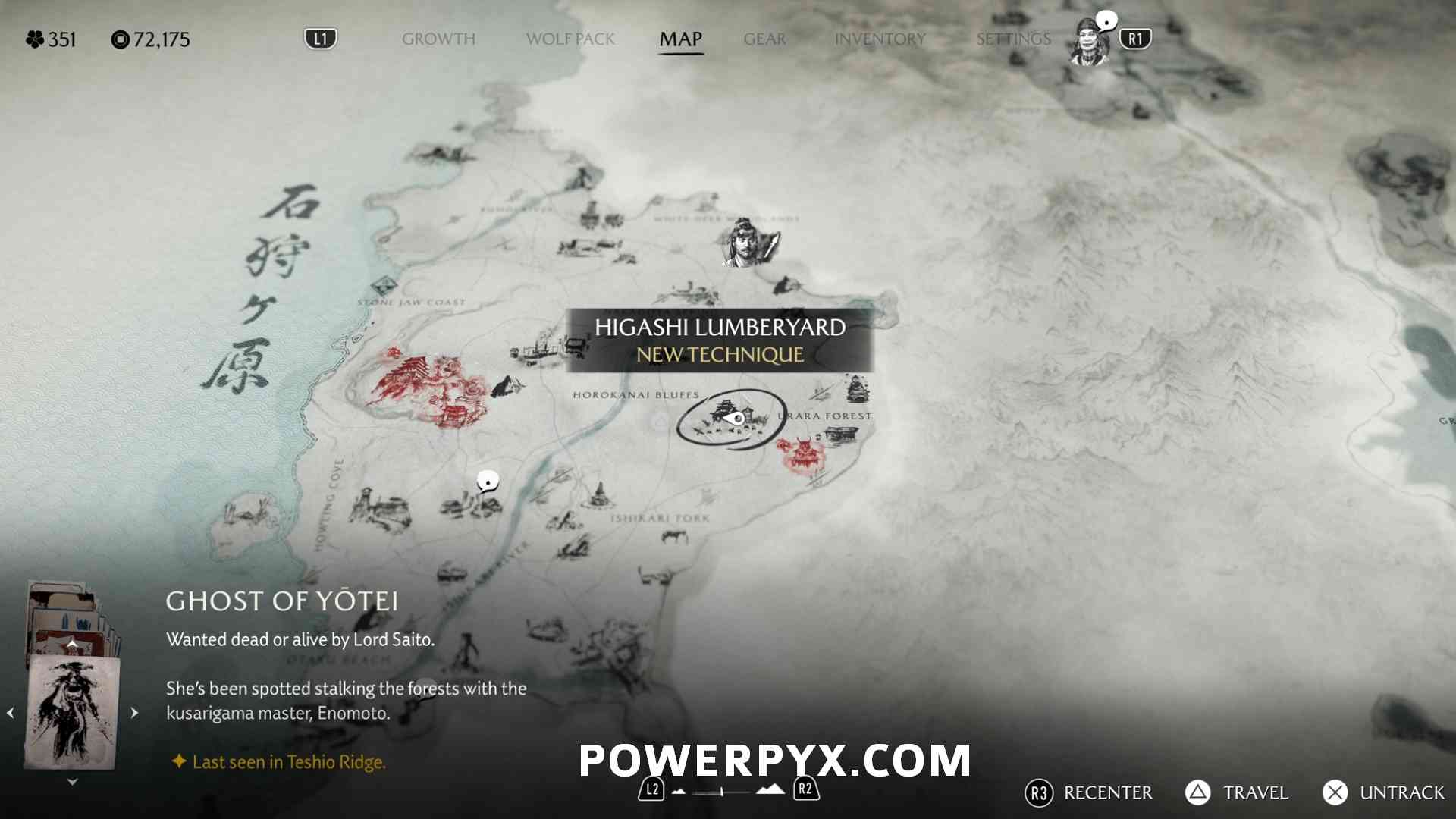Open the Wolf Pack tab
Screen dimensions: 1456x819
570,39
